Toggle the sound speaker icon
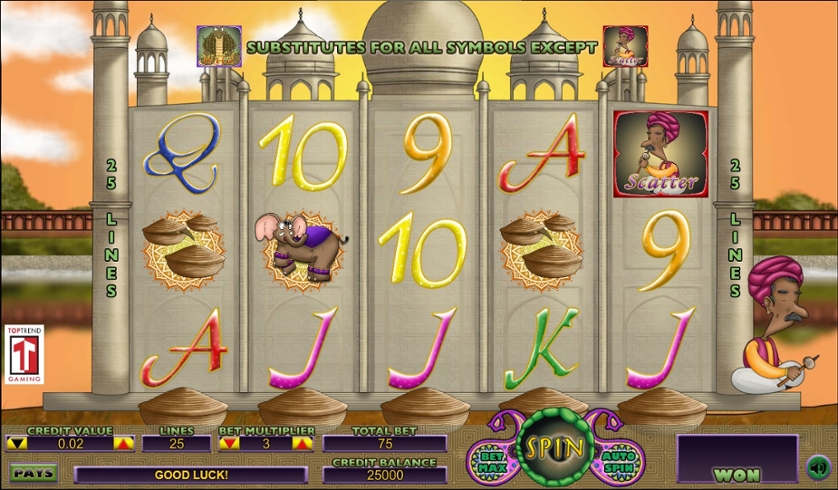Image resolution: width=838 pixels, height=490 pixels. (819, 466)
